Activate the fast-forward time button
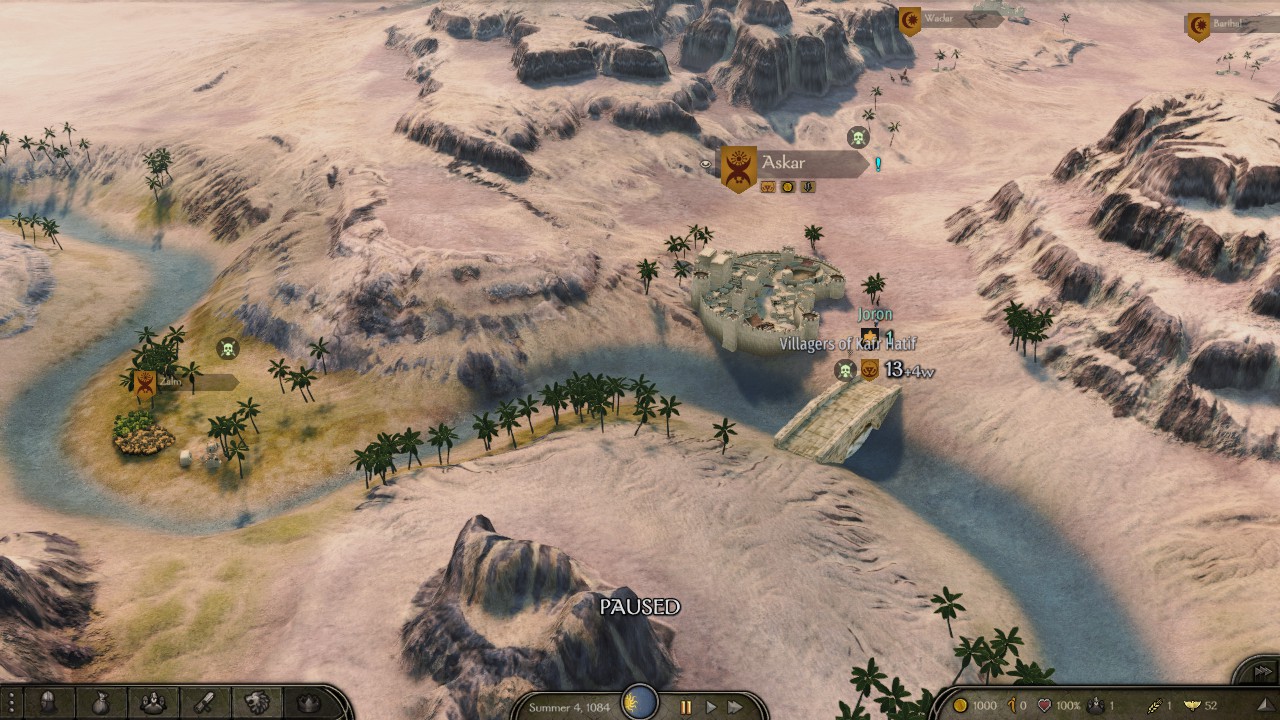 [x=736, y=707]
